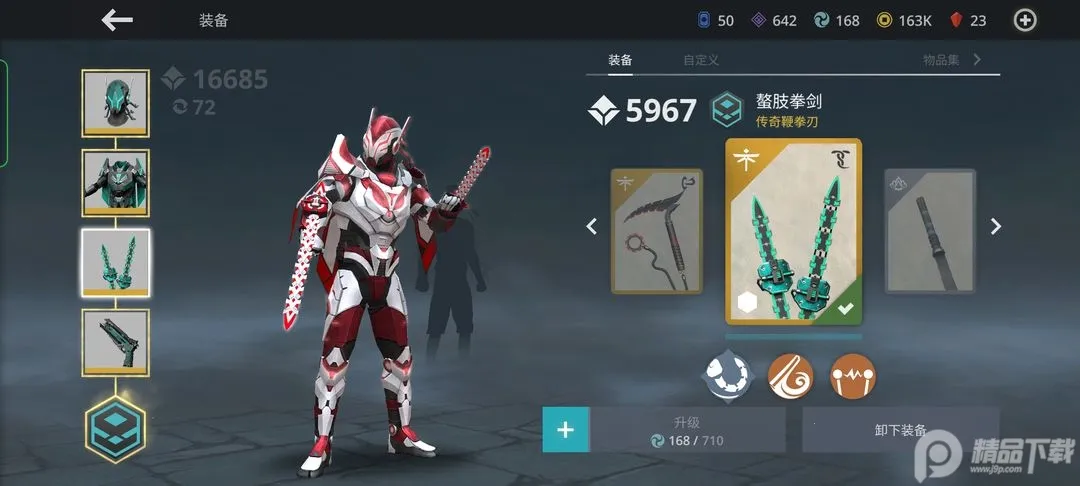
Task: View the white chain-ring skill
Action: click(728, 375)
